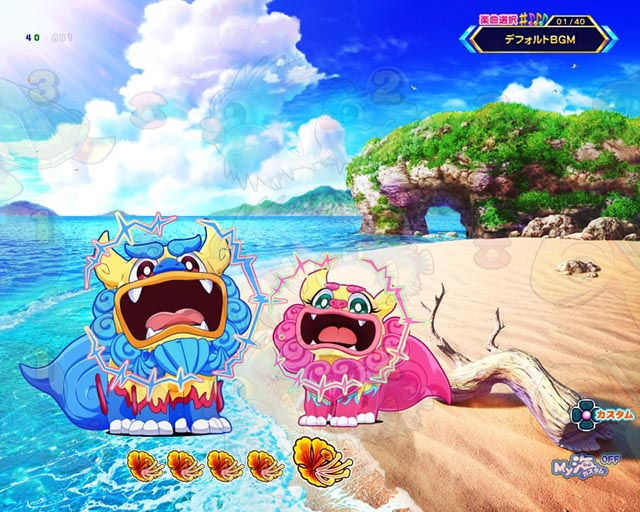
Task: Select the デフォルトBGM track panel
Action: (539, 40)
